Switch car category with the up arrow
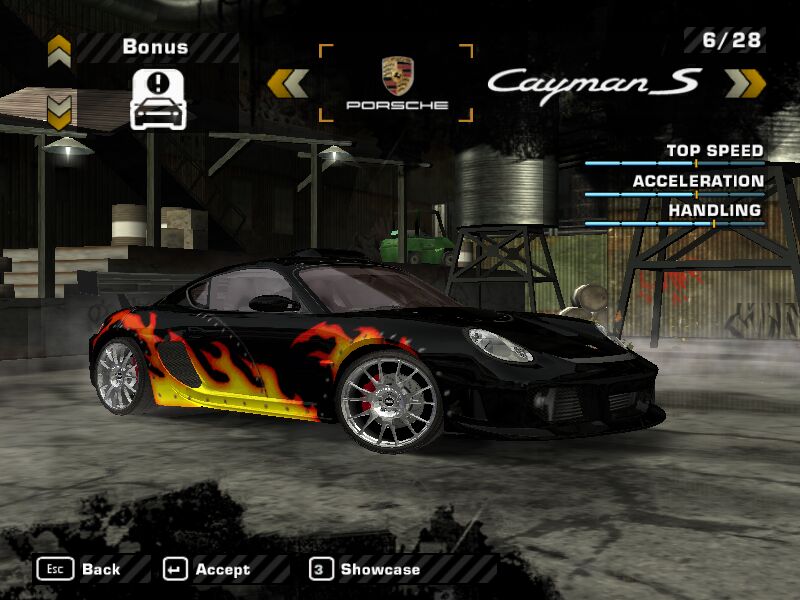 pos(59,48)
